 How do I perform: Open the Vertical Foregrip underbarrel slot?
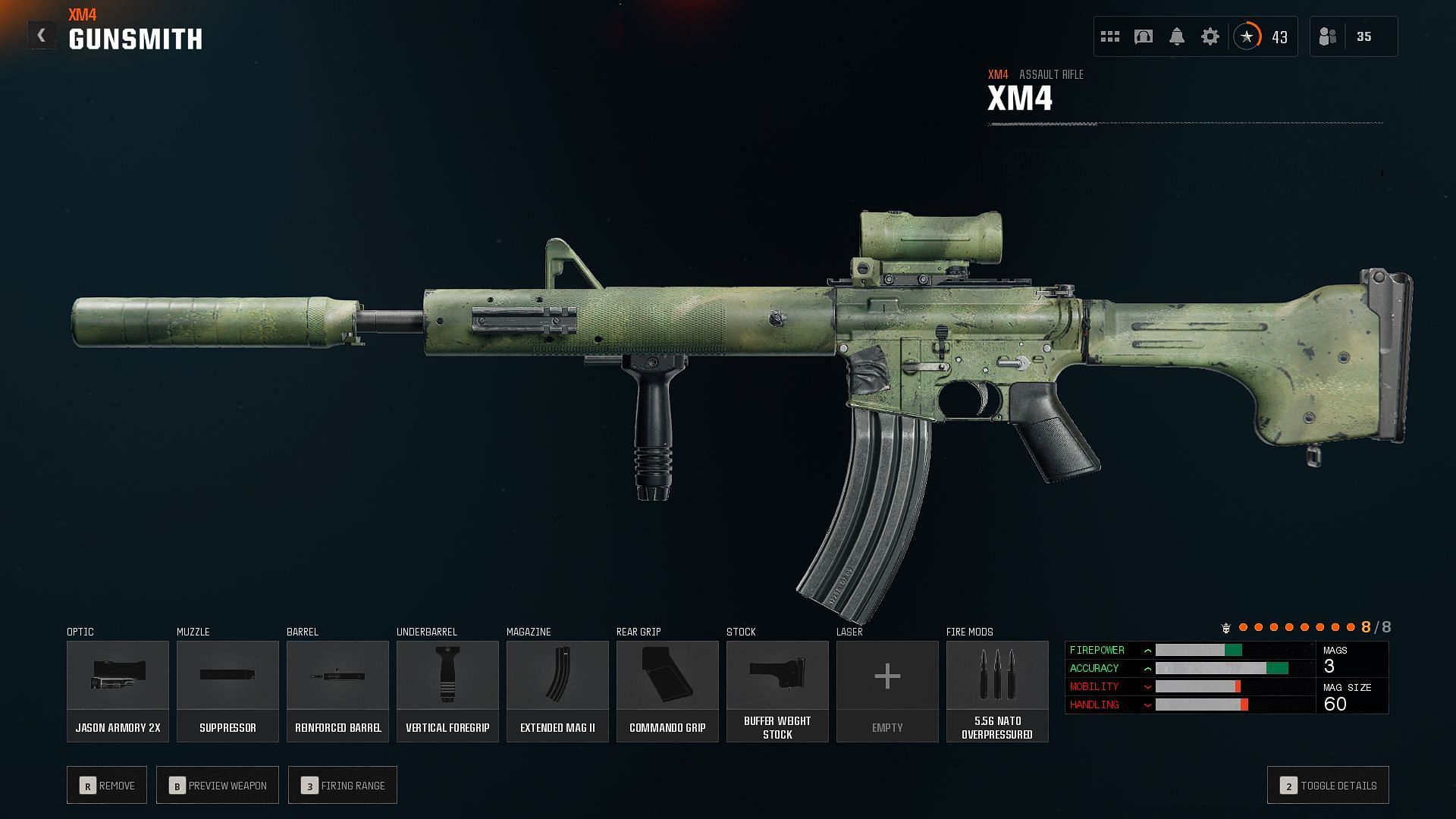pyautogui.click(x=447, y=691)
